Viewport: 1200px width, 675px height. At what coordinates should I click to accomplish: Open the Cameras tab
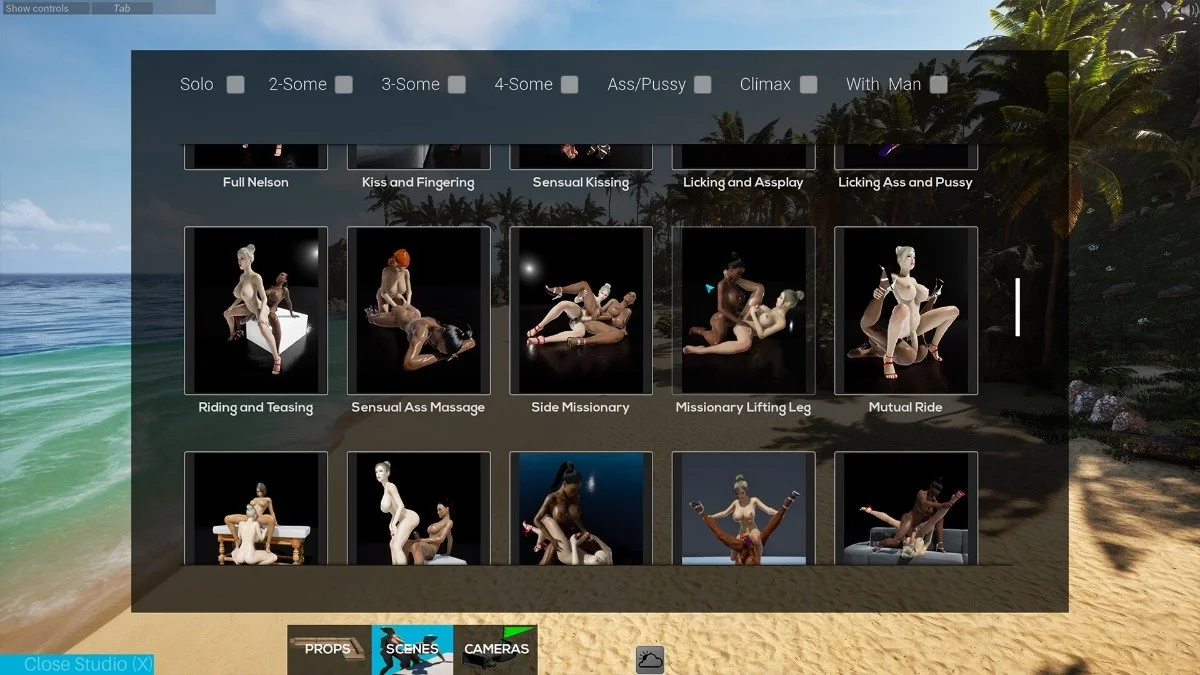[496, 649]
